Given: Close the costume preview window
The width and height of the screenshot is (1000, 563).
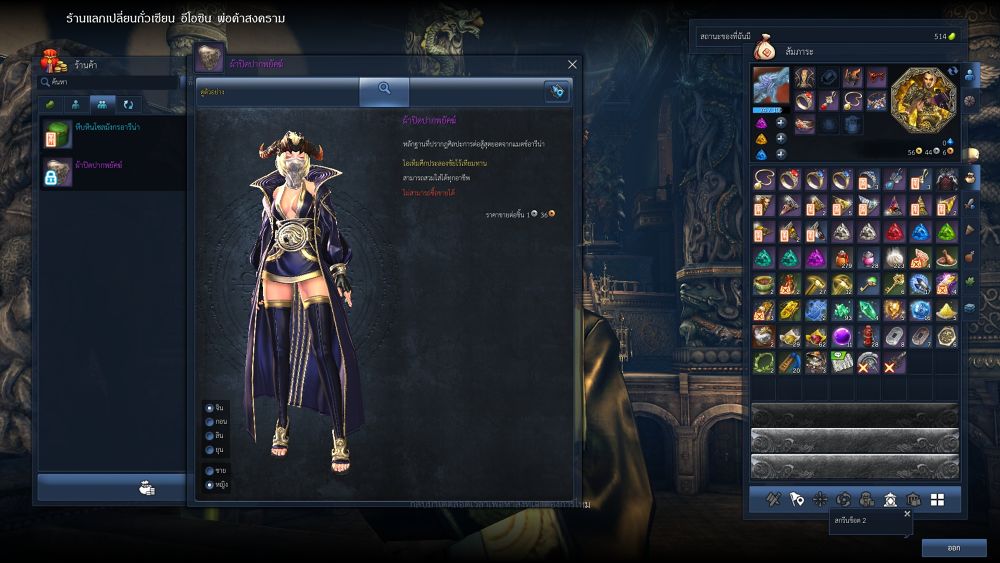Looking at the screenshot, I should pos(572,64).
